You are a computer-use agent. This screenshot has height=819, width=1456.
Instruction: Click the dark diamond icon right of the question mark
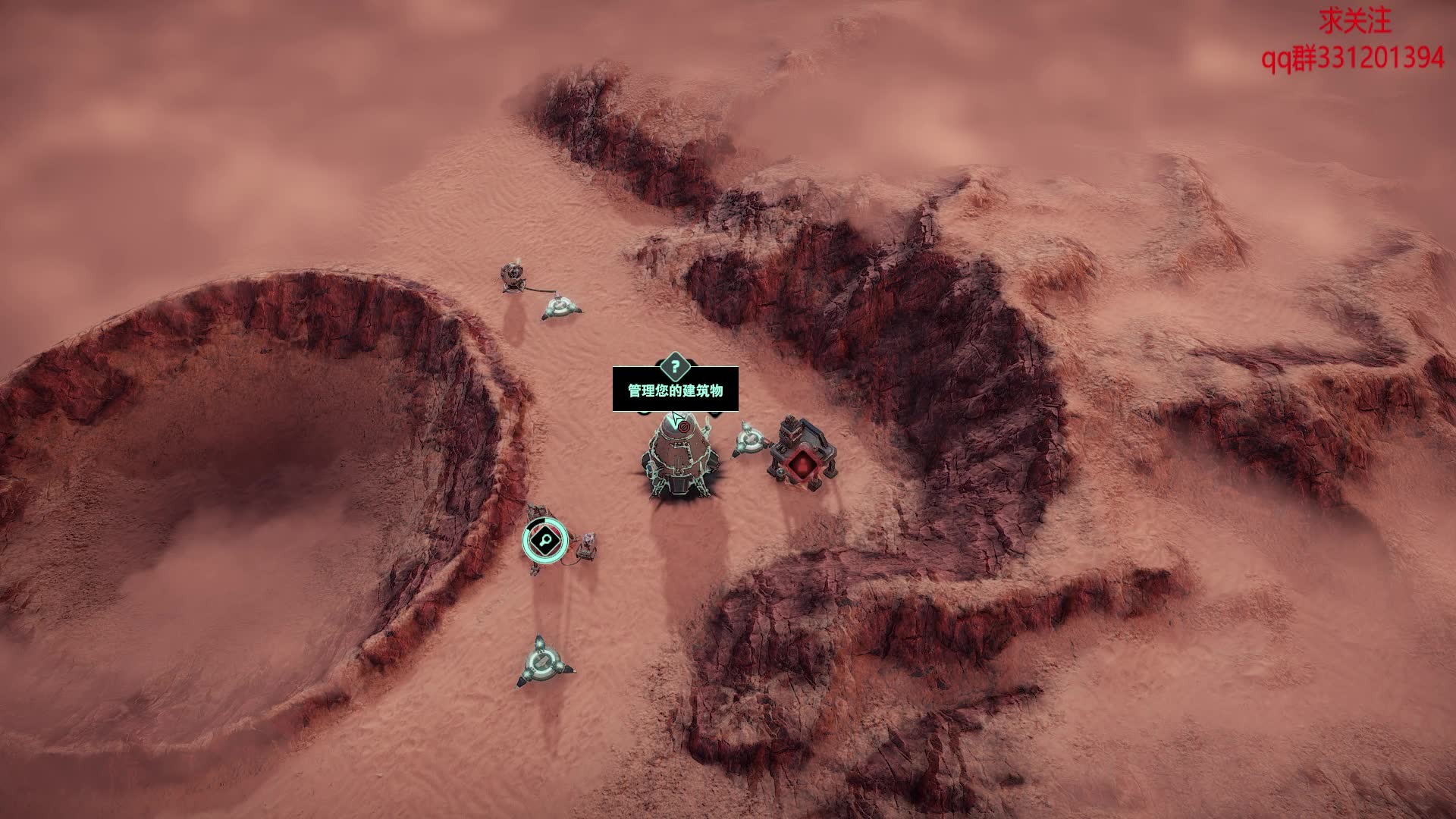pyautogui.click(x=713, y=415)
